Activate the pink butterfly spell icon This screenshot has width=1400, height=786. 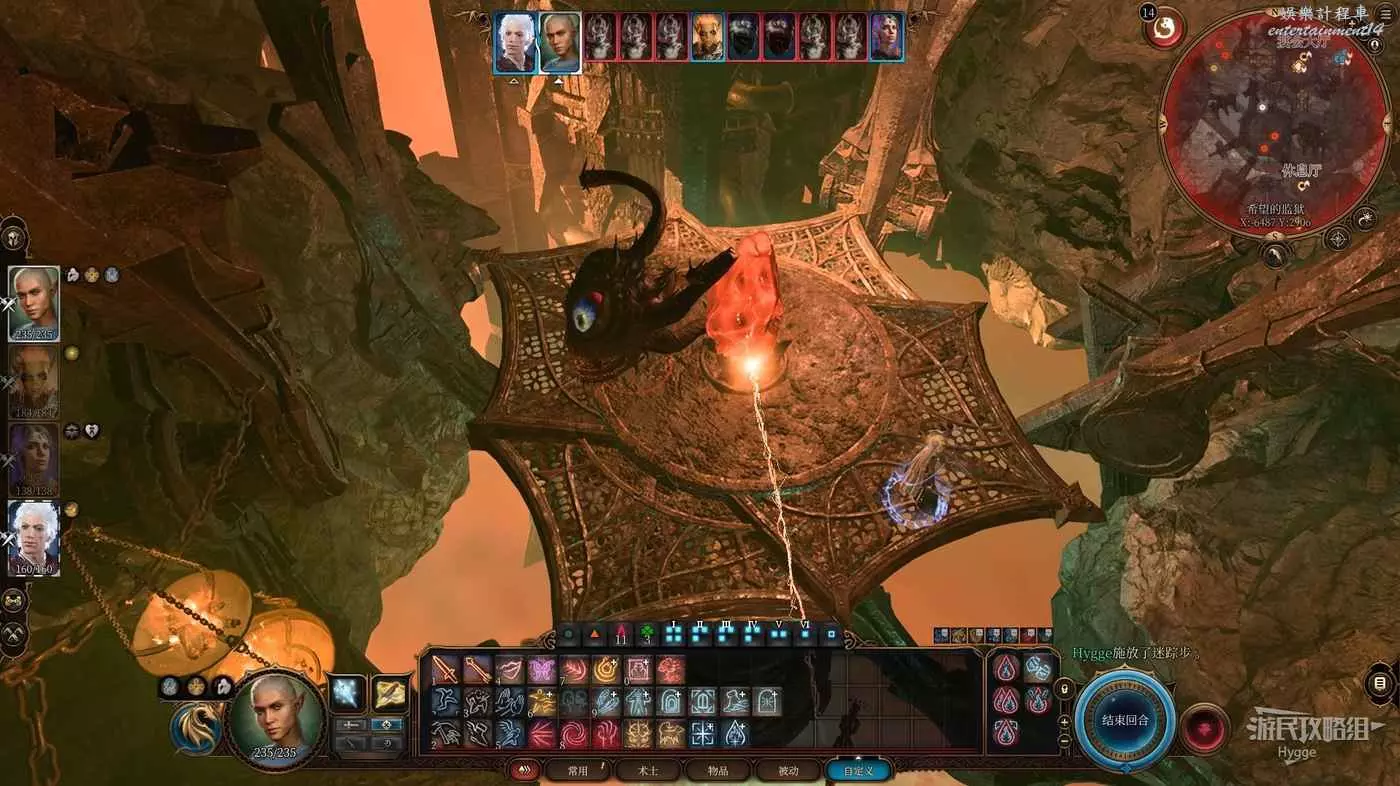point(542,669)
